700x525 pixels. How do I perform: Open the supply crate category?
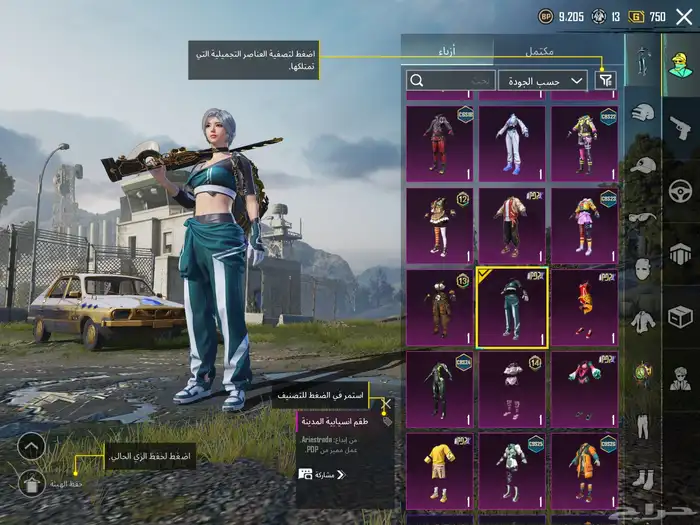click(x=680, y=317)
